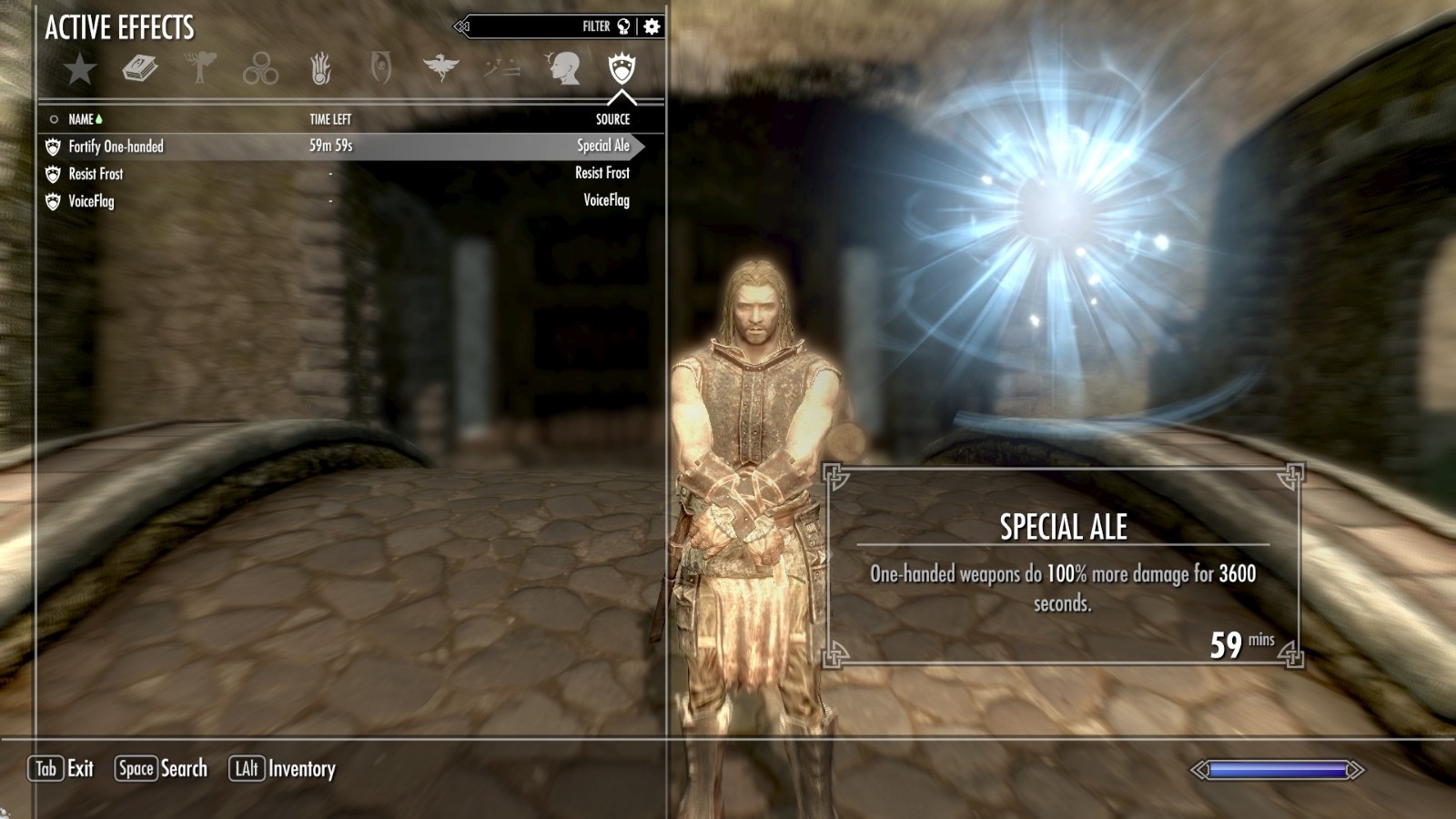Switch to Inventory from the bottom bar
The image size is (1456, 819).
point(282,769)
